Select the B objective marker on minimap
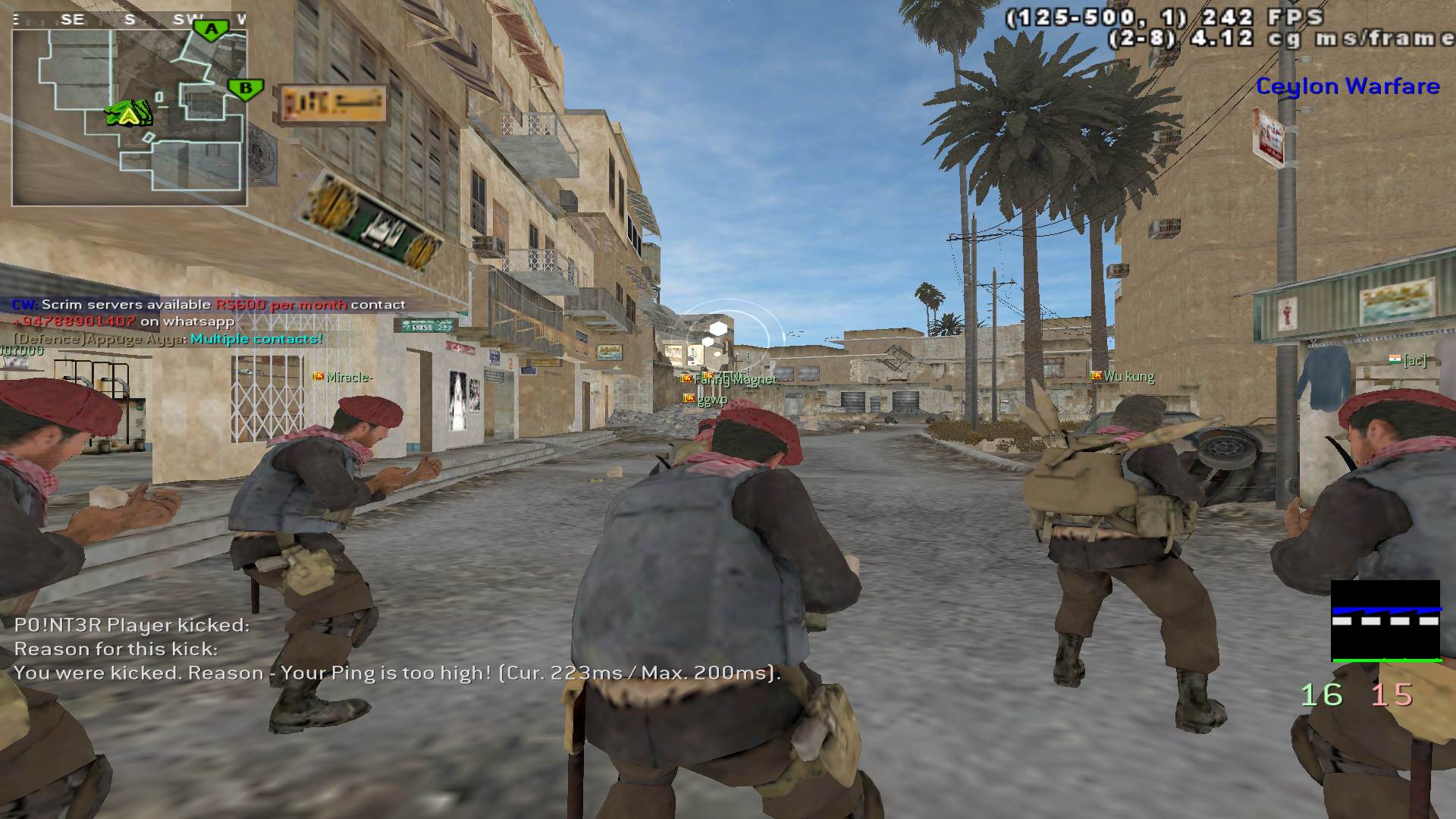This screenshot has height=819, width=1456. (245, 89)
